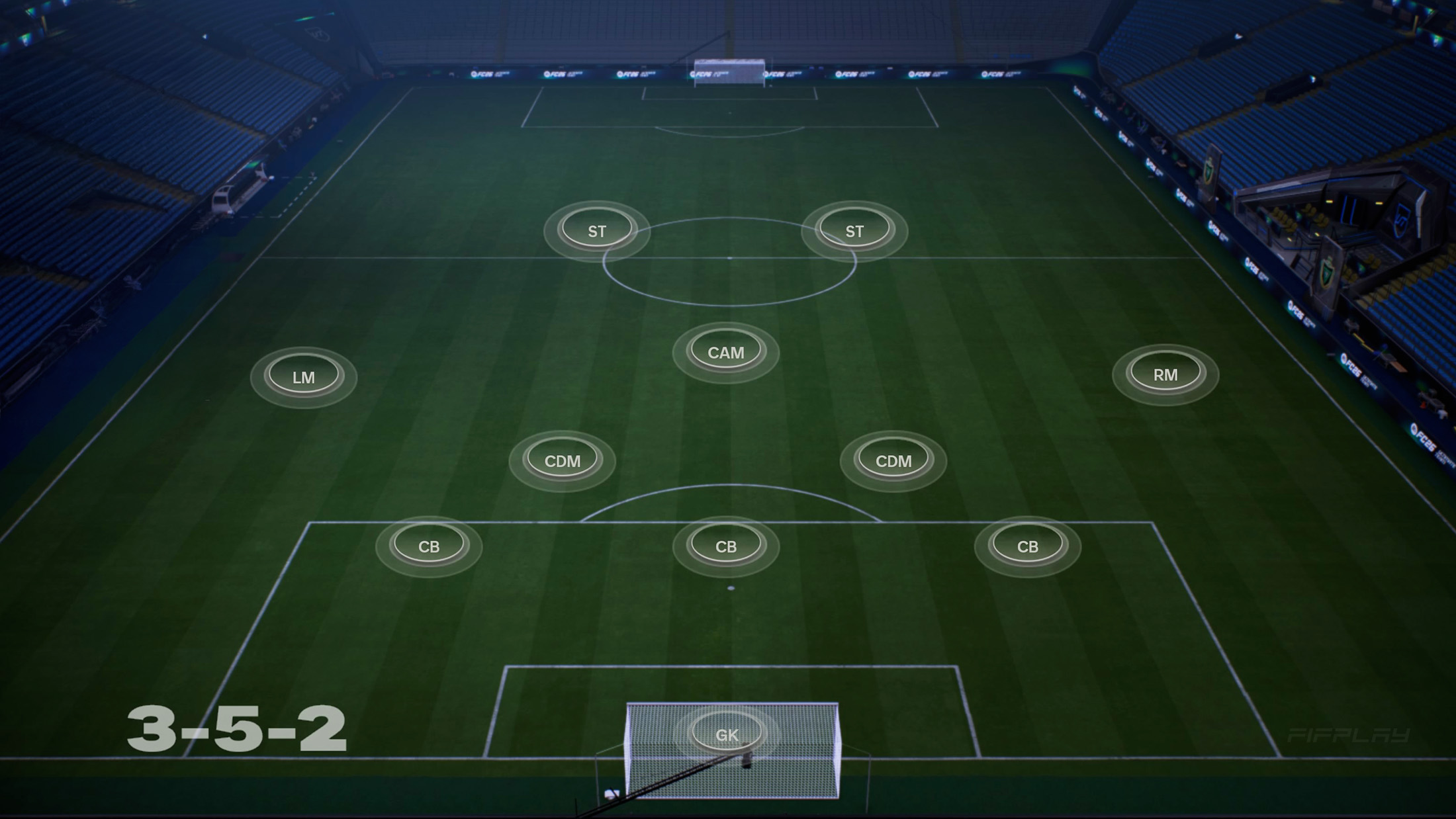Select the GK position marker

727,732
